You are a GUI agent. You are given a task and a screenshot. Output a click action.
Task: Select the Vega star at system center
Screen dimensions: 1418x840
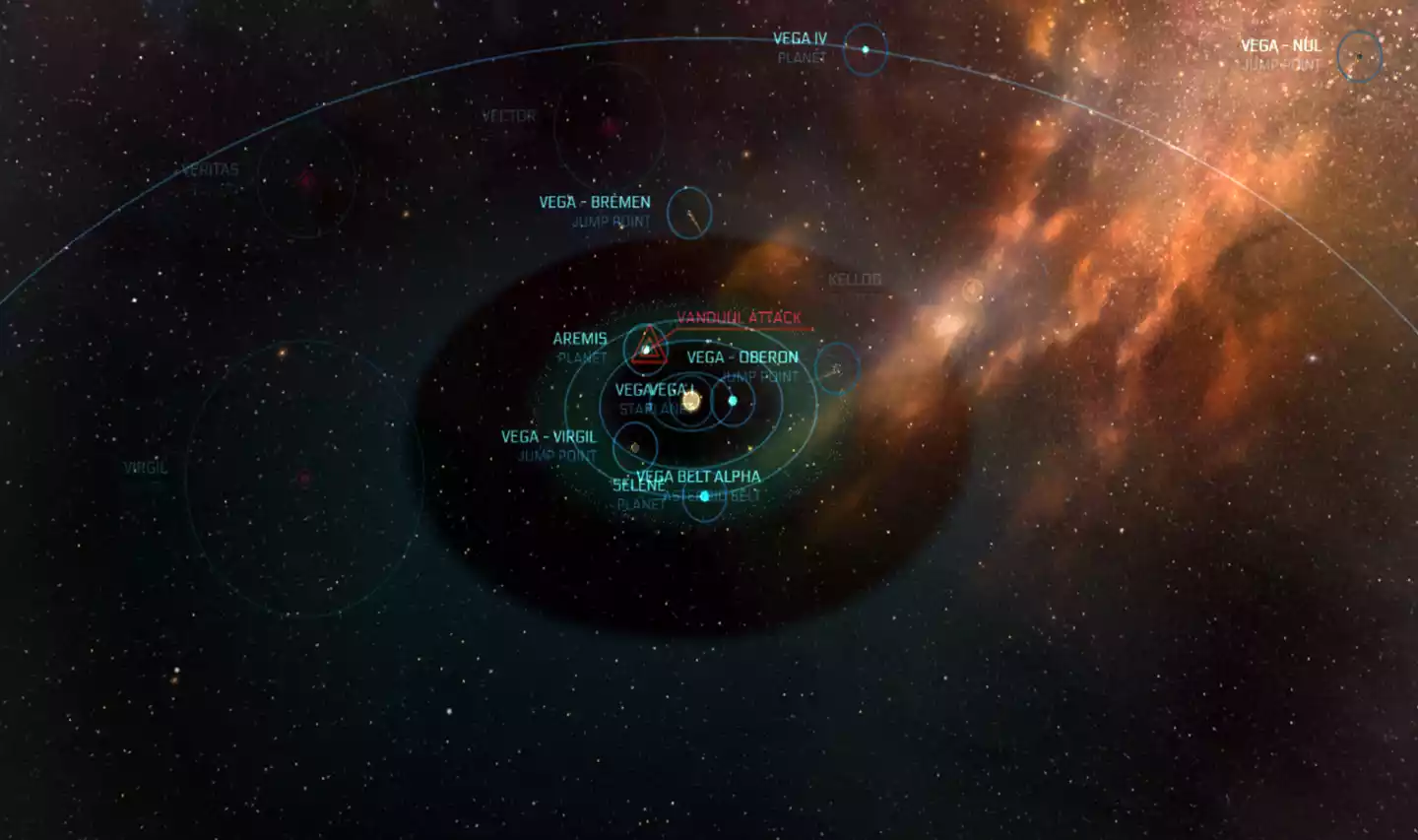(691, 401)
